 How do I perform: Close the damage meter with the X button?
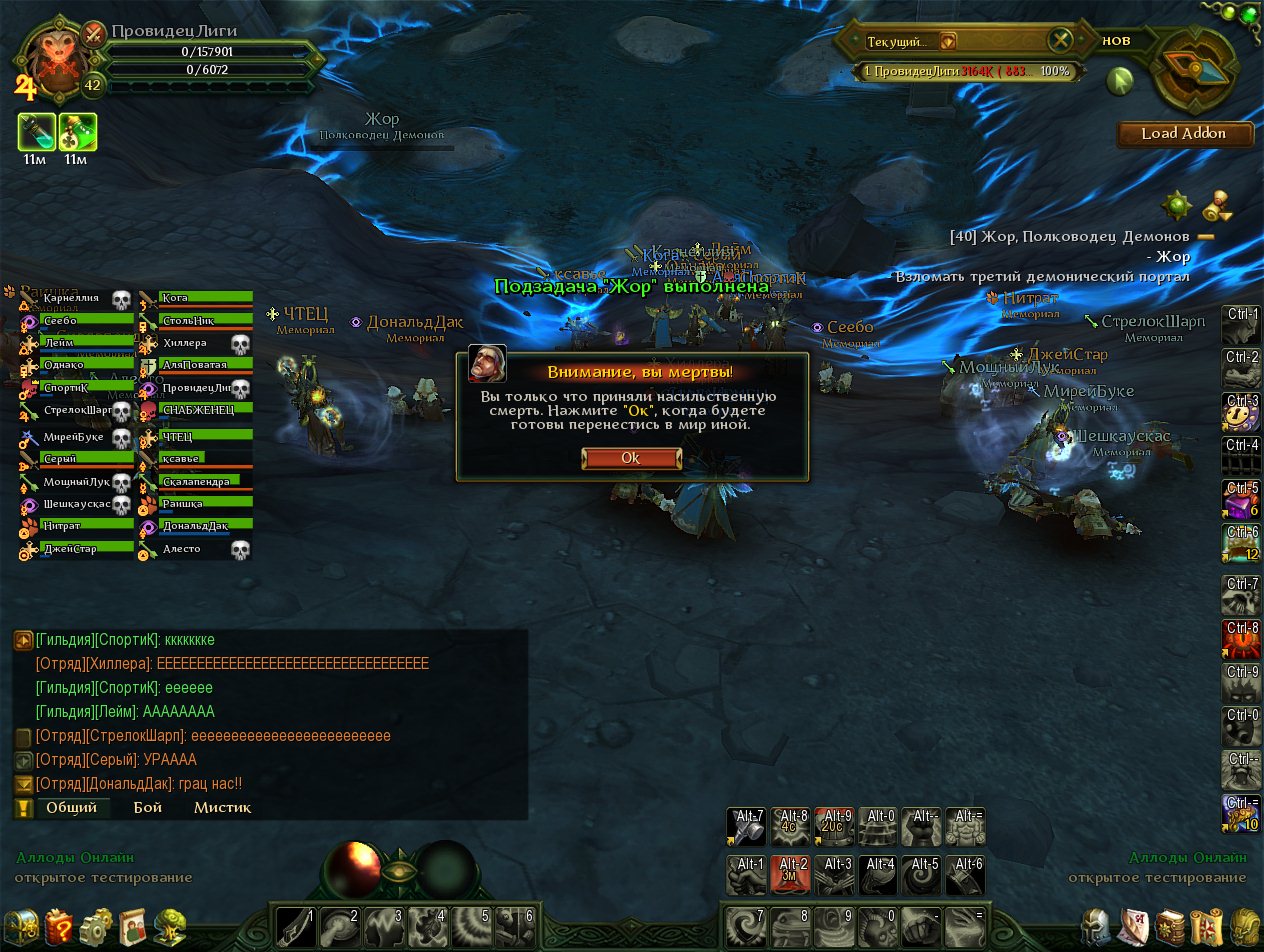pyautogui.click(x=1060, y=41)
